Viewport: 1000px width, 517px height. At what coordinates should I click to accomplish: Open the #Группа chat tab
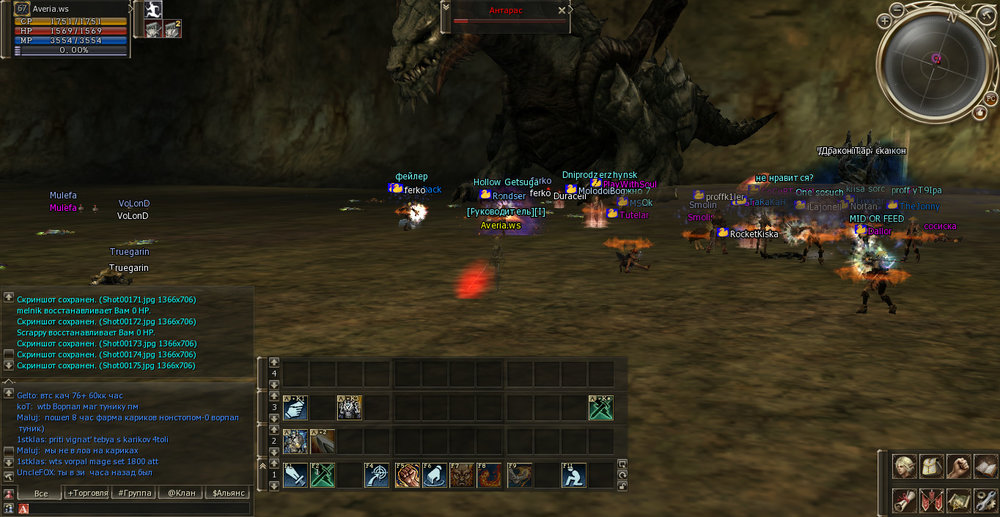(x=134, y=493)
